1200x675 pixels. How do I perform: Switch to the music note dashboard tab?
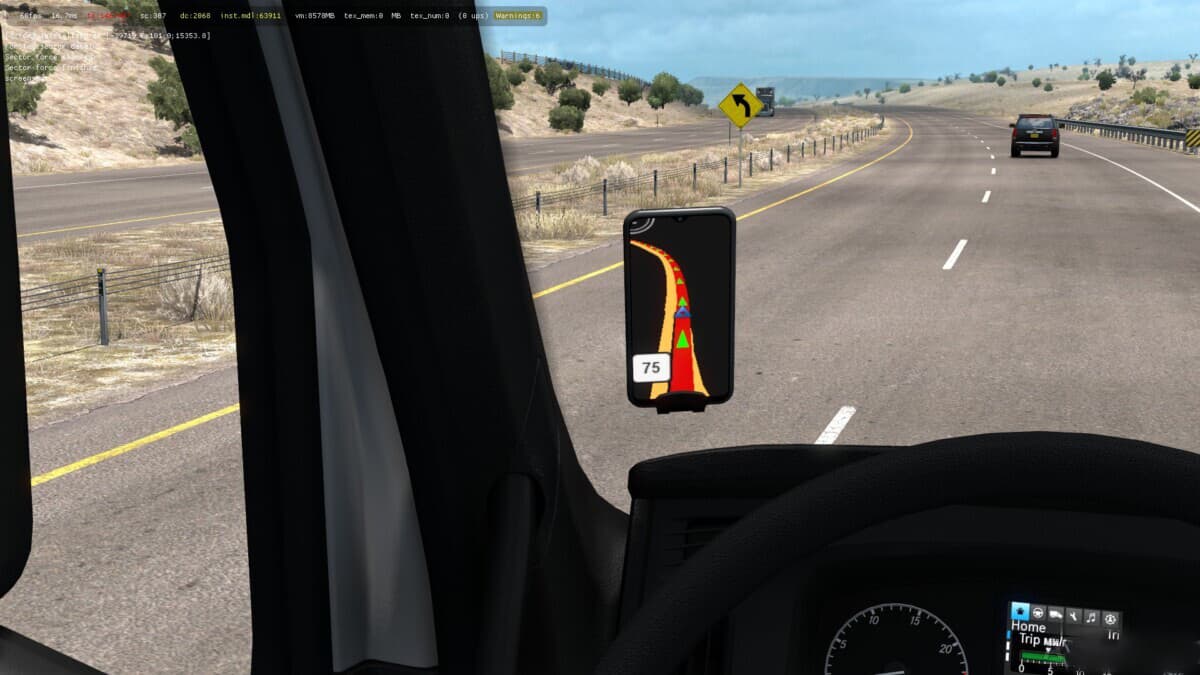coord(1091,618)
